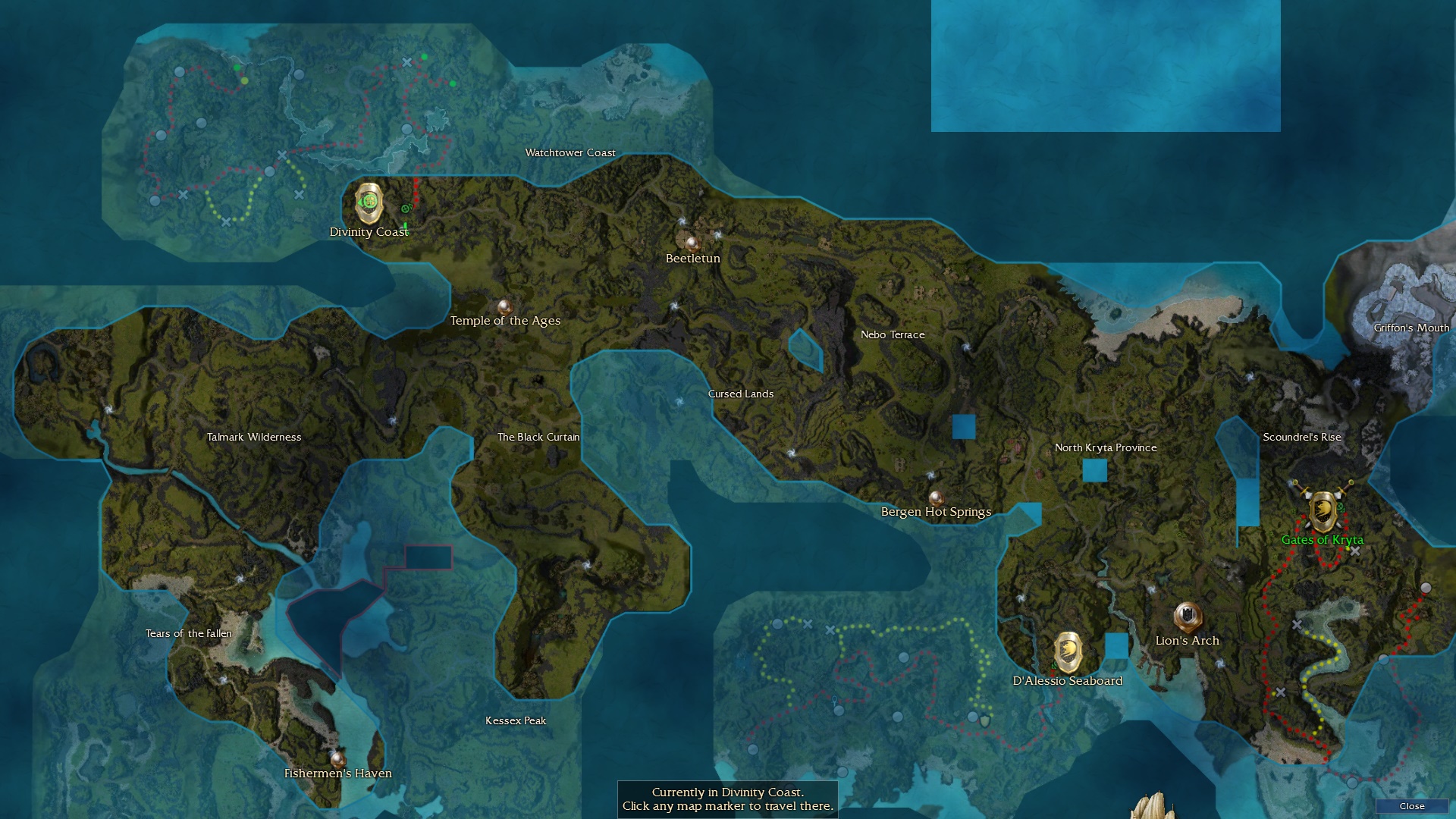The height and width of the screenshot is (819, 1456).
Task: Travel to Divinity Coast mission marker
Action: point(369,202)
